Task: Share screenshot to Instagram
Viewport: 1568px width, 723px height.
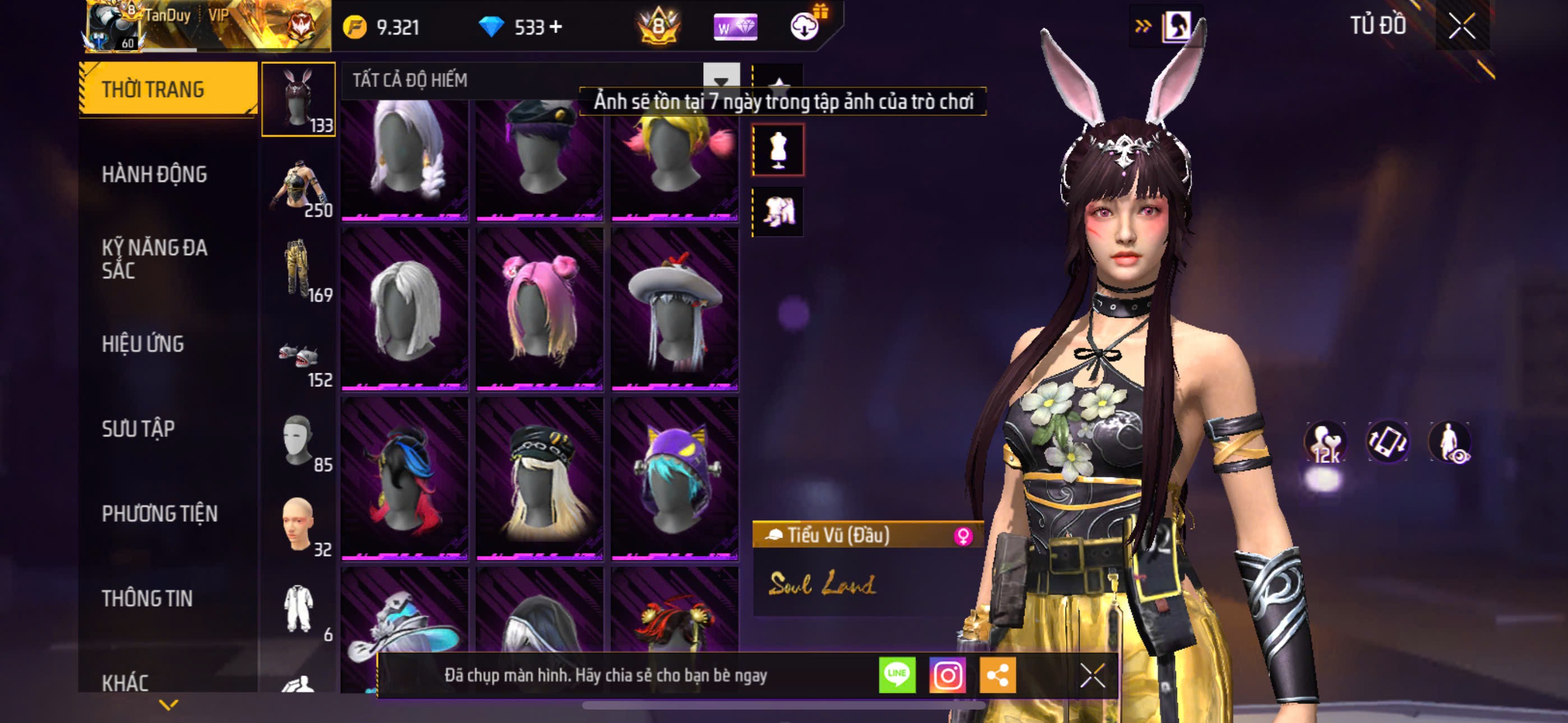Action: pos(947,675)
